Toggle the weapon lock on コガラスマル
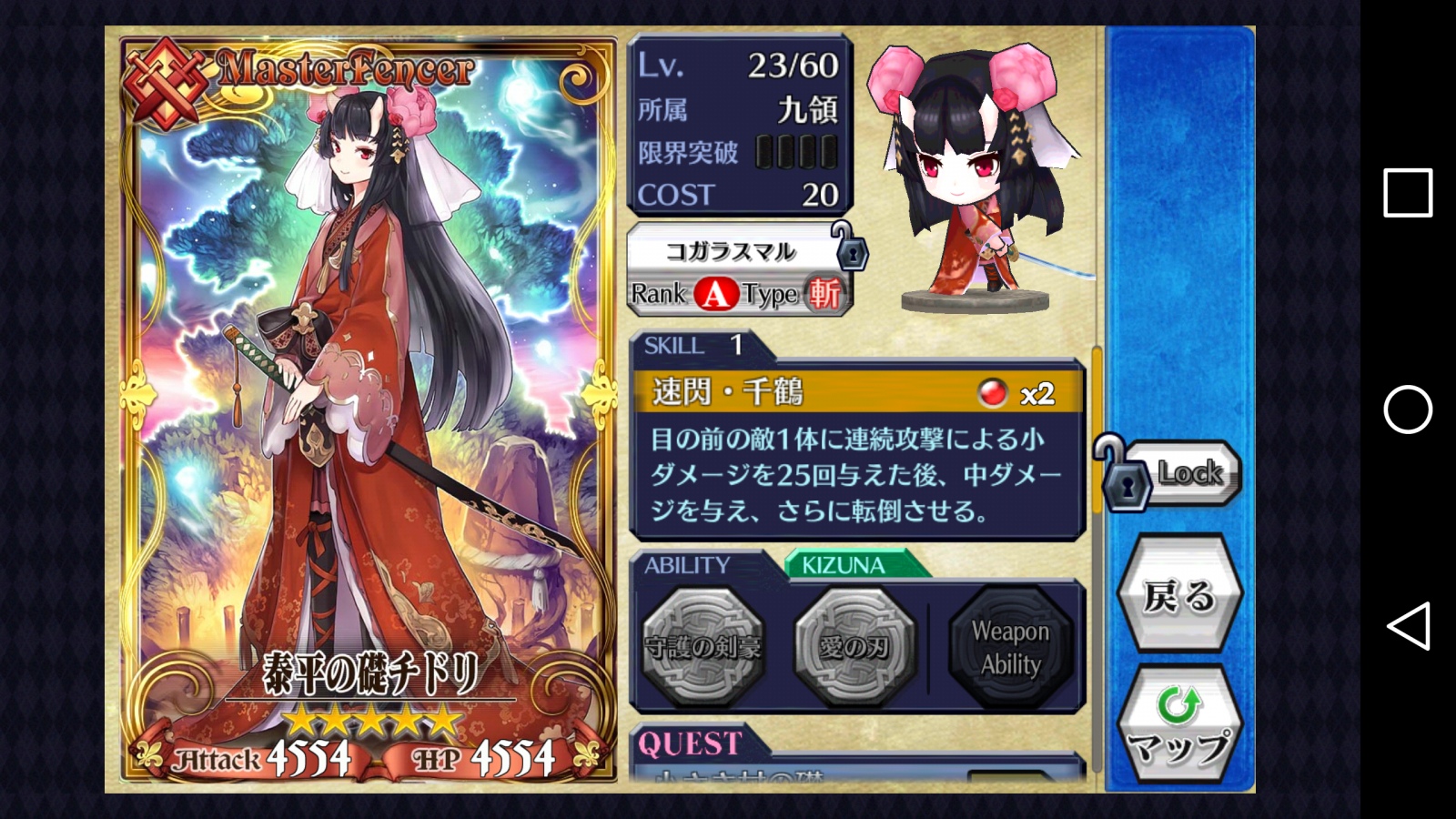 (852, 252)
